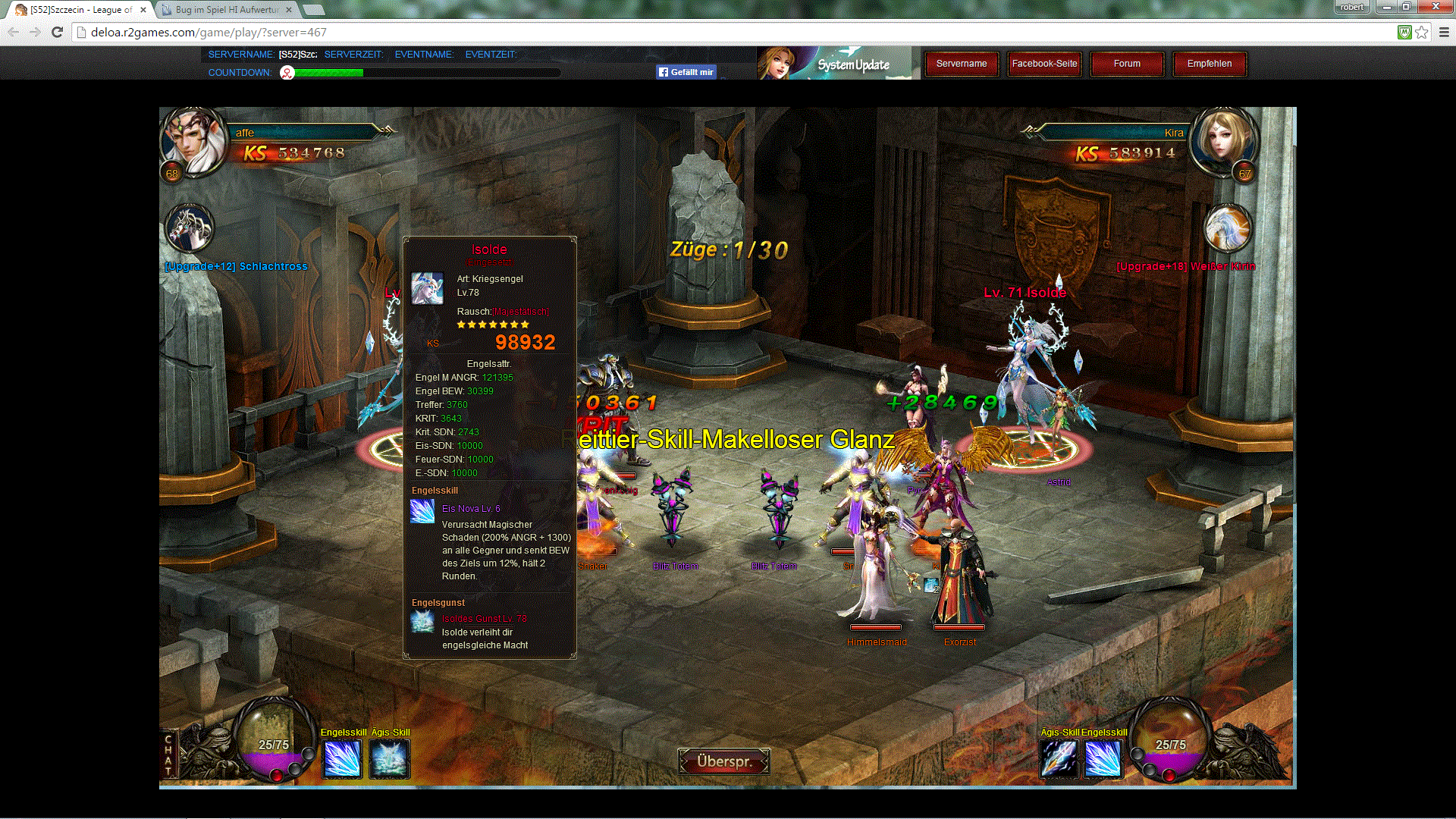Open the Servername button
1456x819 pixels.
961,64
